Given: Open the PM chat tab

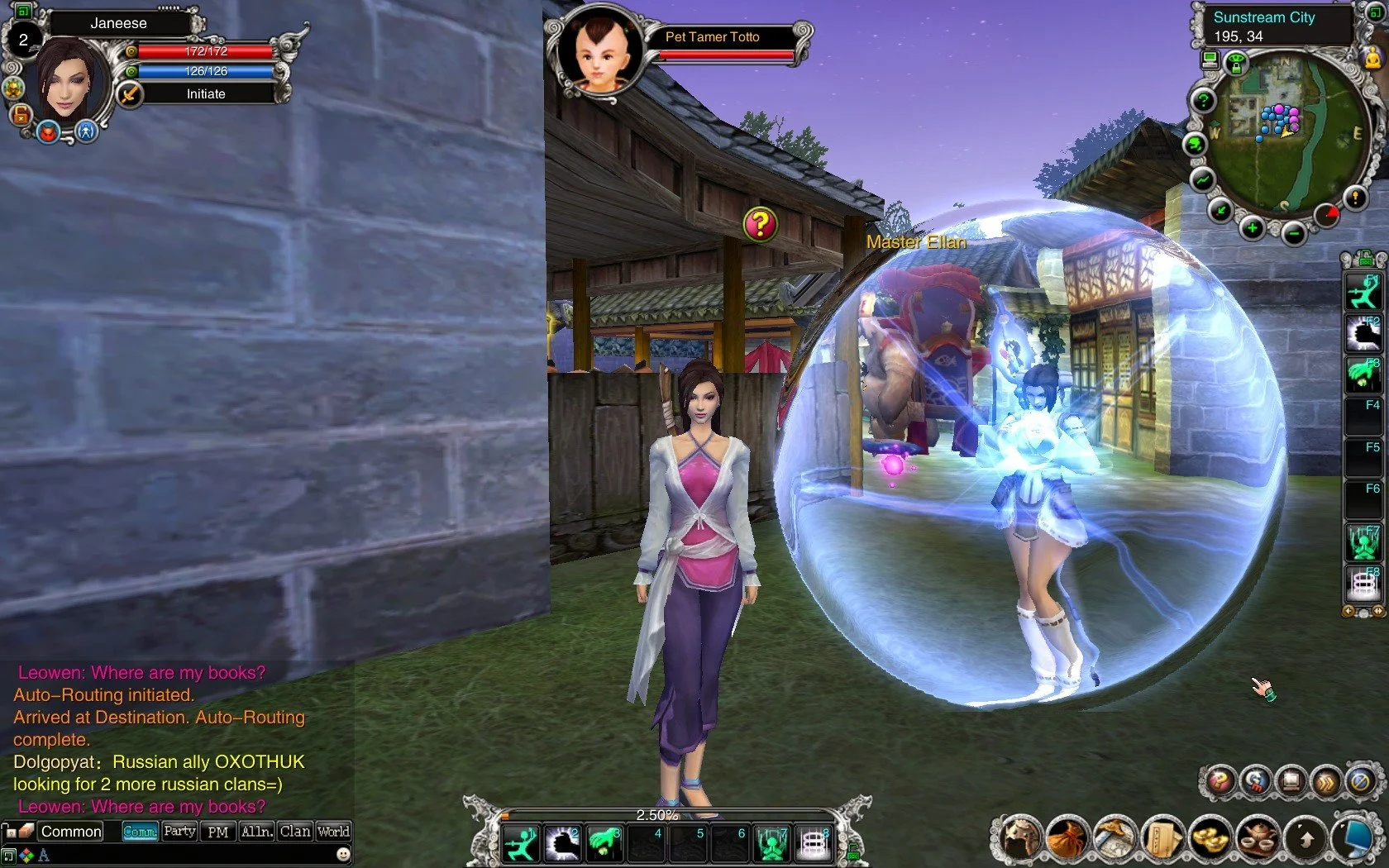Looking at the screenshot, I should (217, 832).
